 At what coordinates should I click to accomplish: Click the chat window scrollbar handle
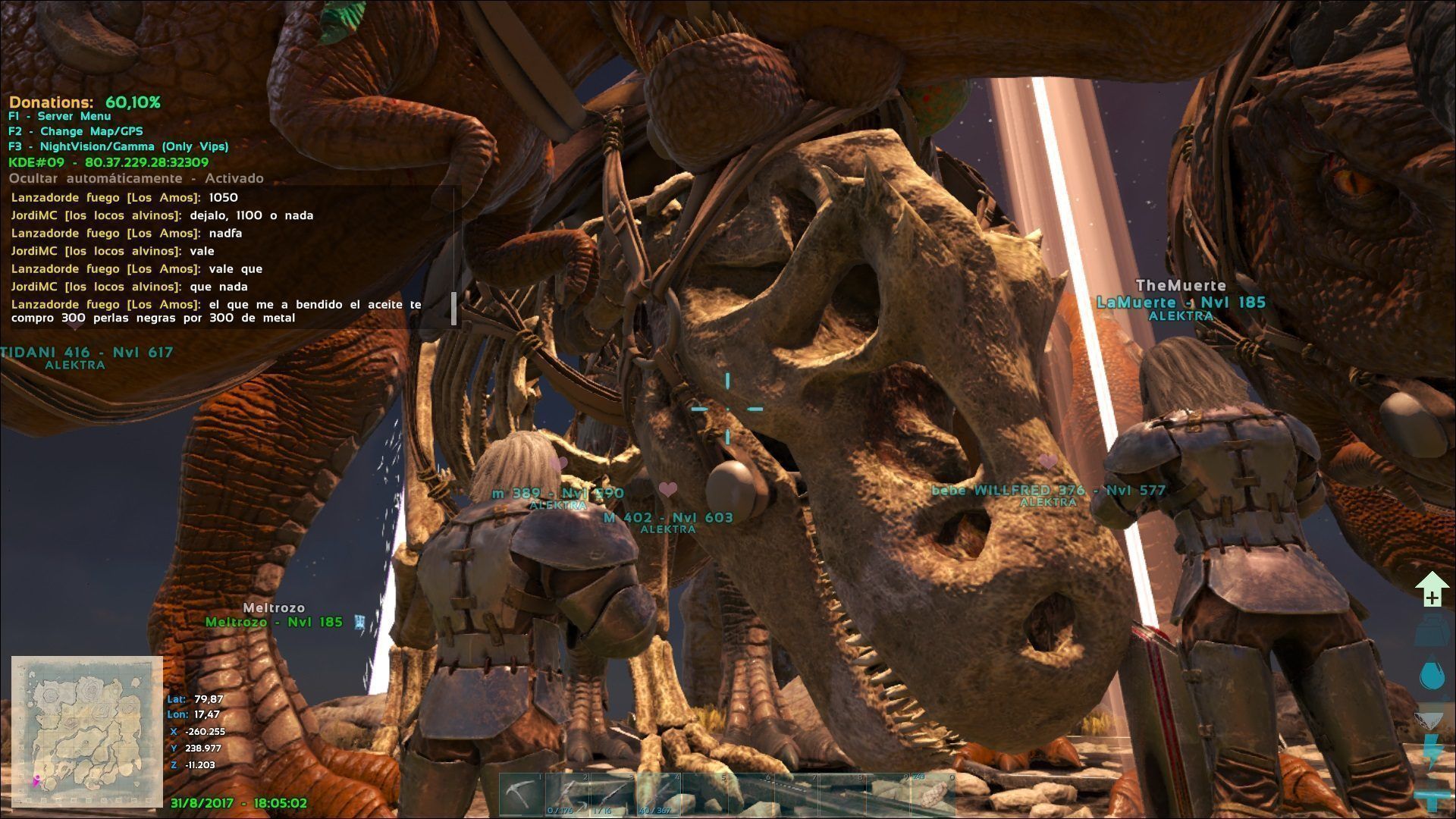point(454,309)
